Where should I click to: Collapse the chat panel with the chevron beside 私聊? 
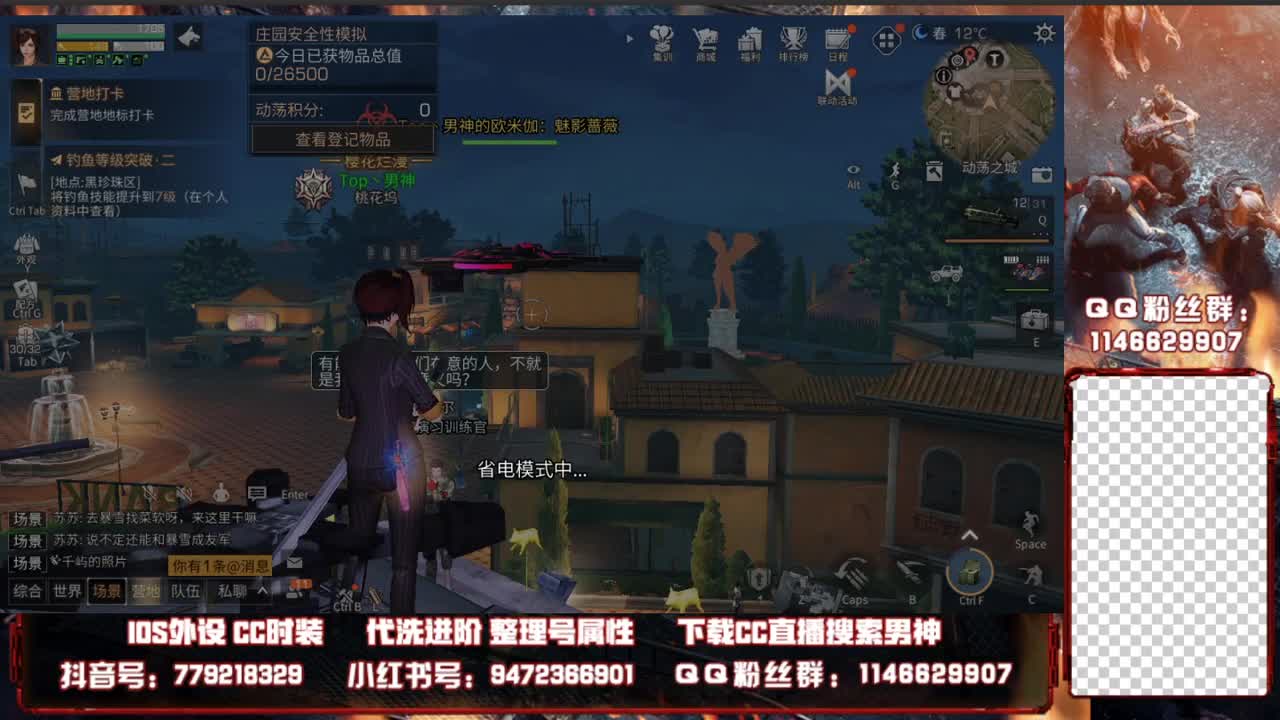tap(262, 591)
